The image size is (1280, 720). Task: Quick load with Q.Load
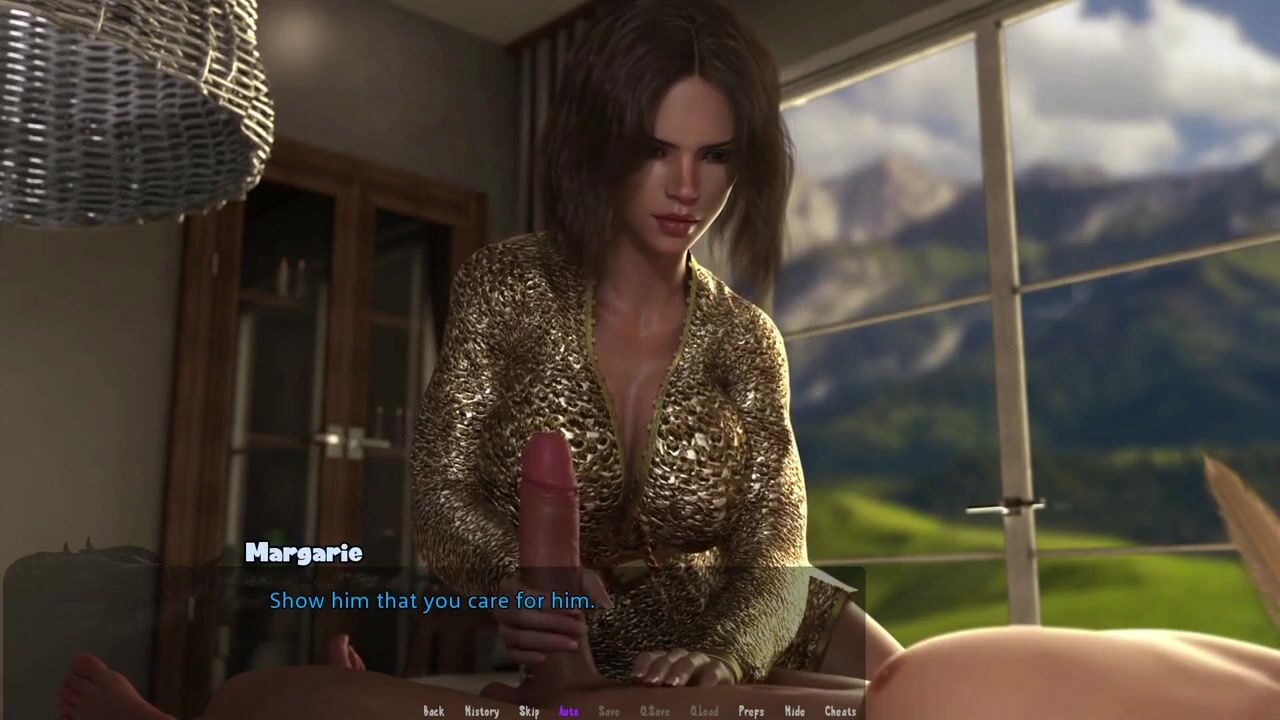(704, 711)
